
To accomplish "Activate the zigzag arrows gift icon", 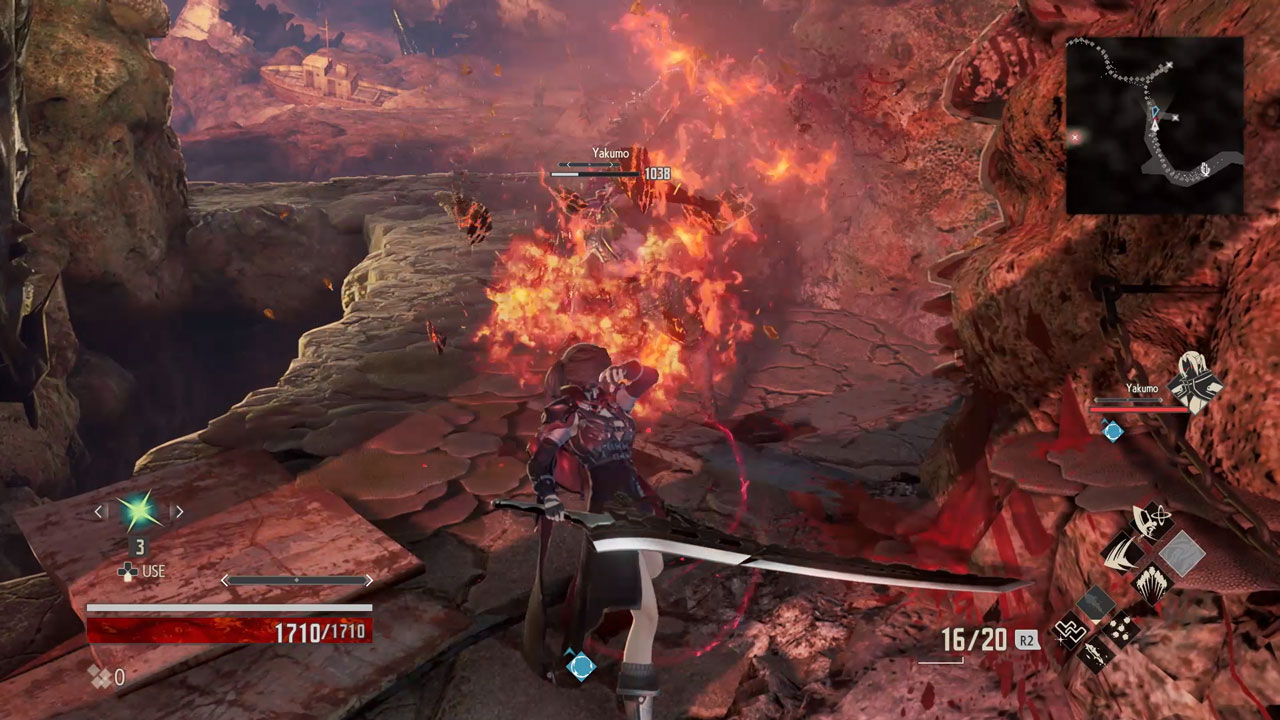I will 1069,630.
